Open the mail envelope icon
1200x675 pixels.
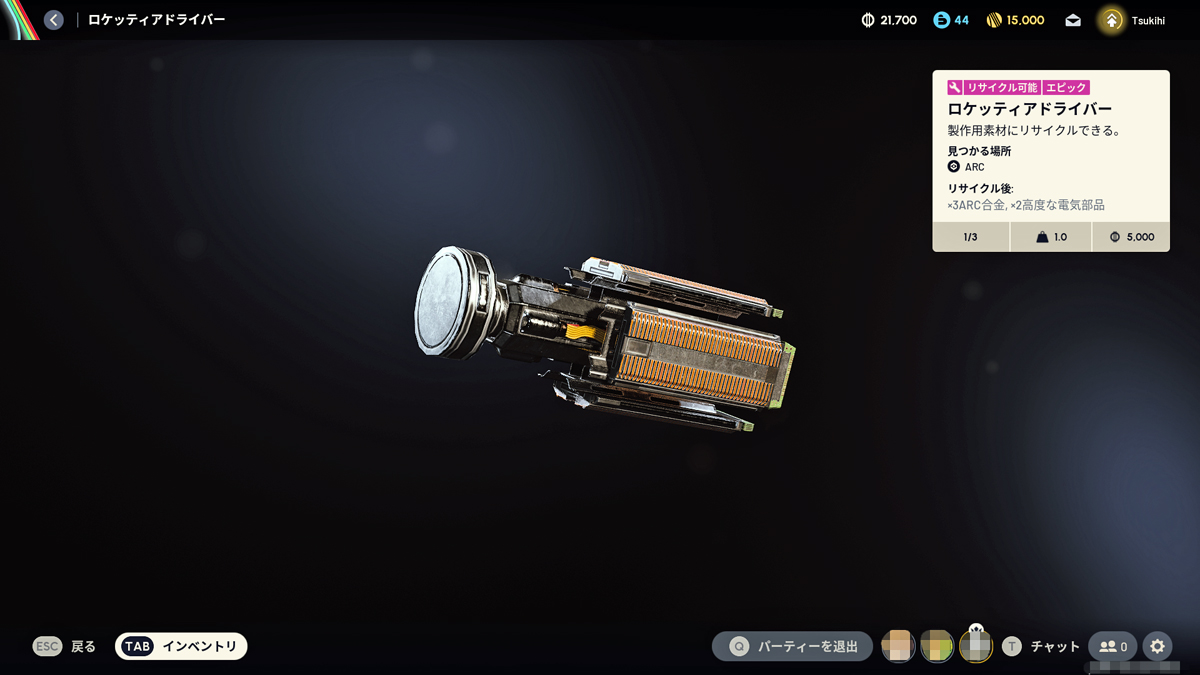pos(1073,20)
